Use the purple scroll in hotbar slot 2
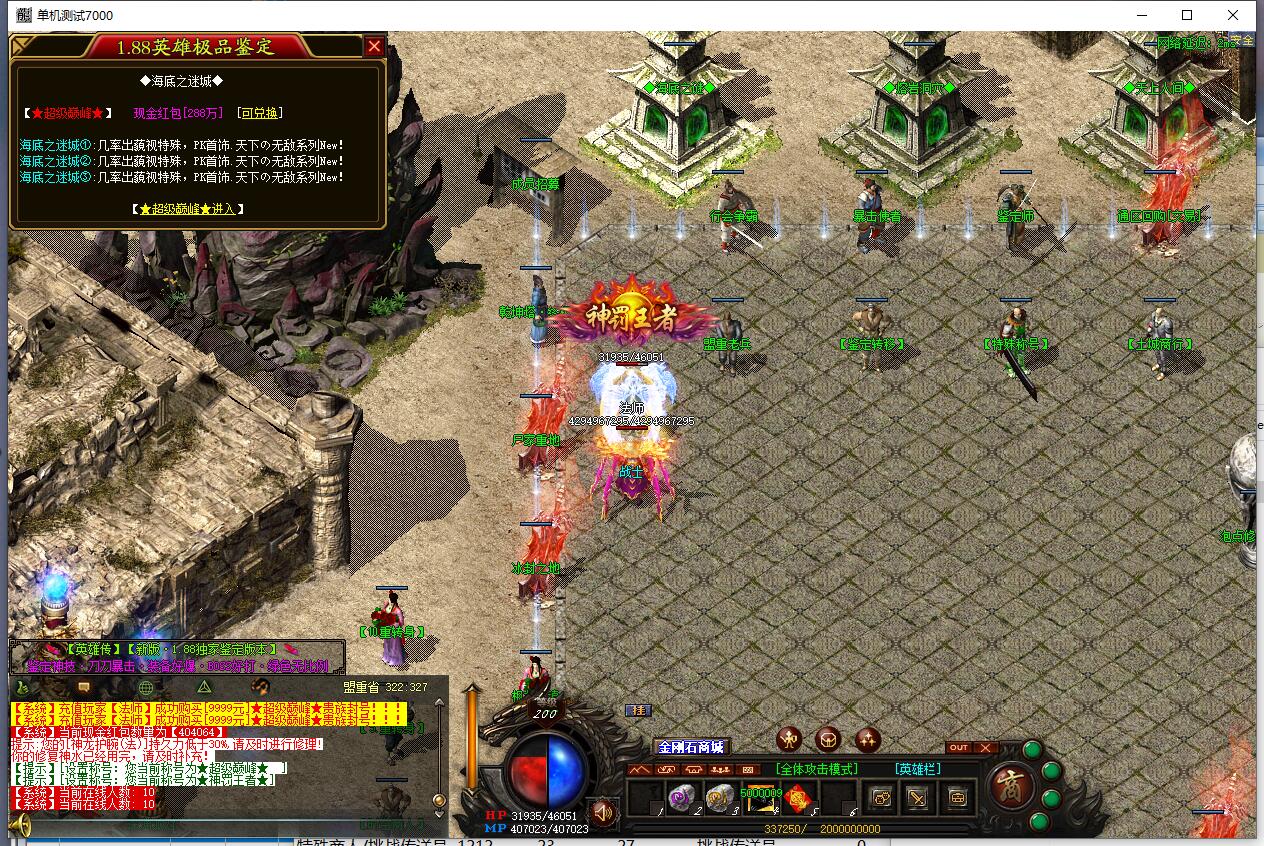This screenshot has width=1264, height=846. pos(680,797)
